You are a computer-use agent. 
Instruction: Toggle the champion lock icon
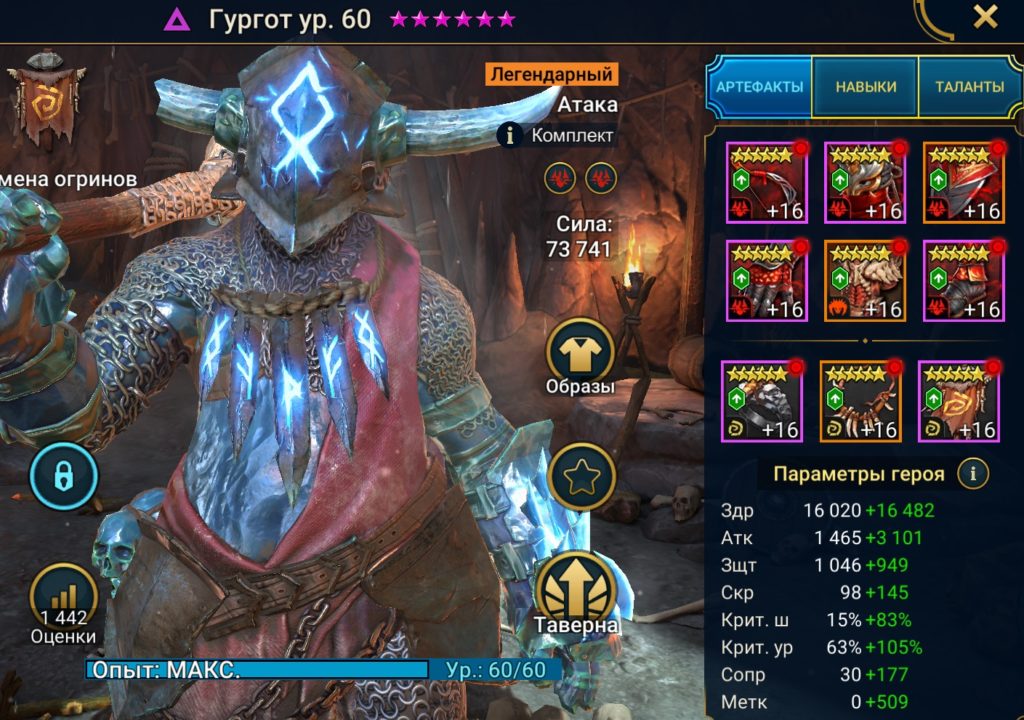tap(63, 477)
